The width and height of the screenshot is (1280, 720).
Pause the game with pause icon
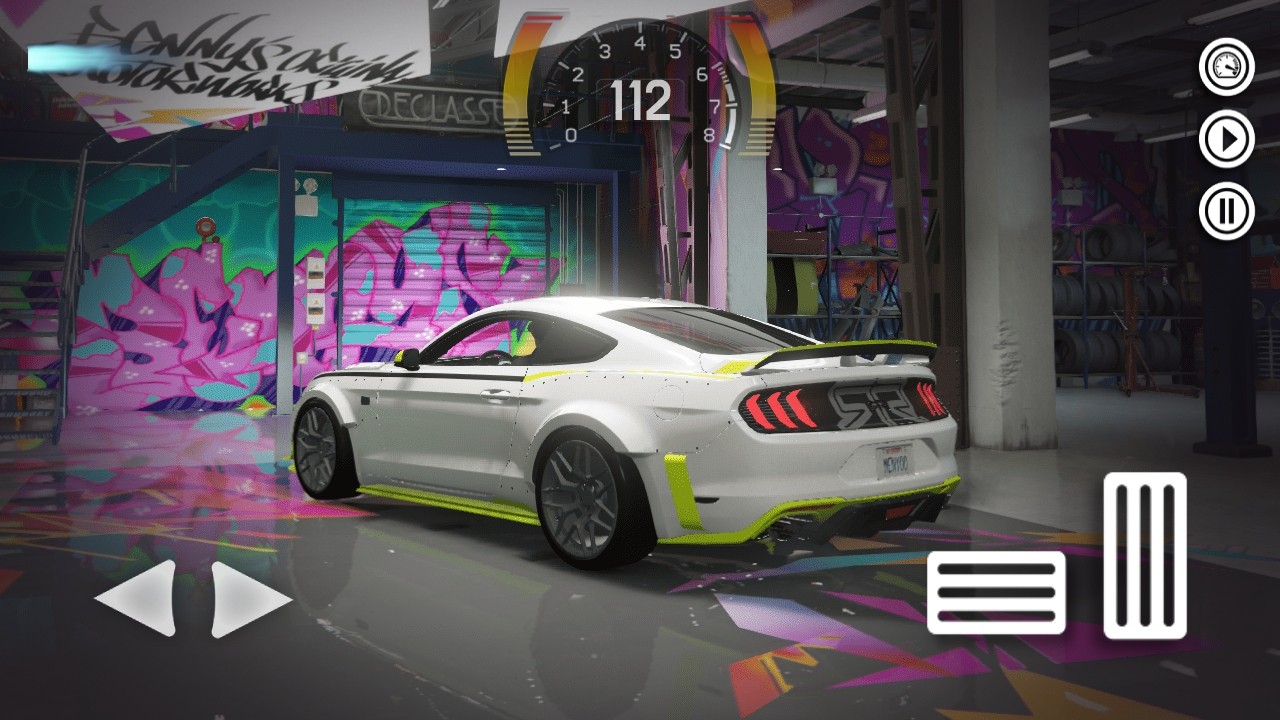(x=1226, y=211)
